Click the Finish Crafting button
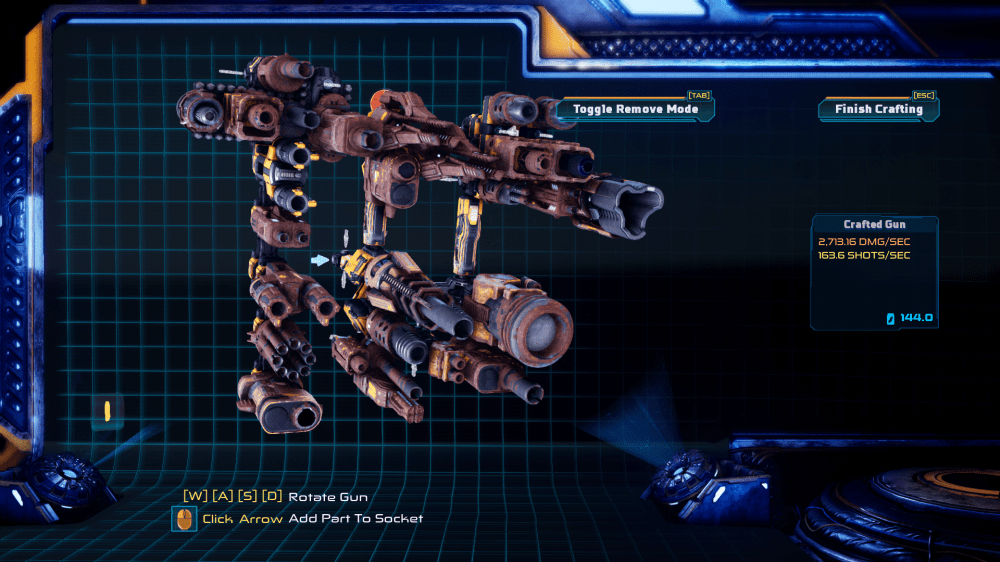This screenshot has height=562, width=1000. [878, 109]
